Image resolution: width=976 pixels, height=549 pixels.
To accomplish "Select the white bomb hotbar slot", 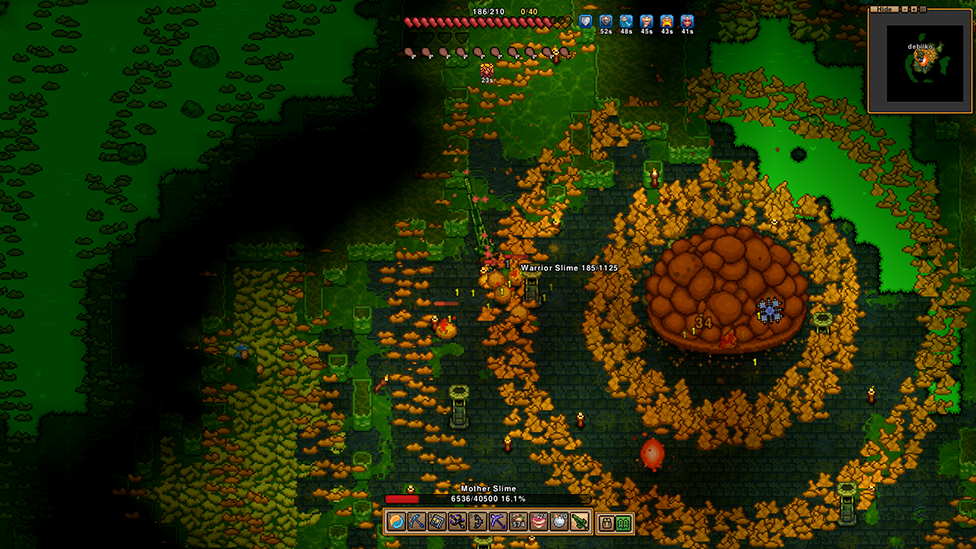I will [x=559, y=522].
